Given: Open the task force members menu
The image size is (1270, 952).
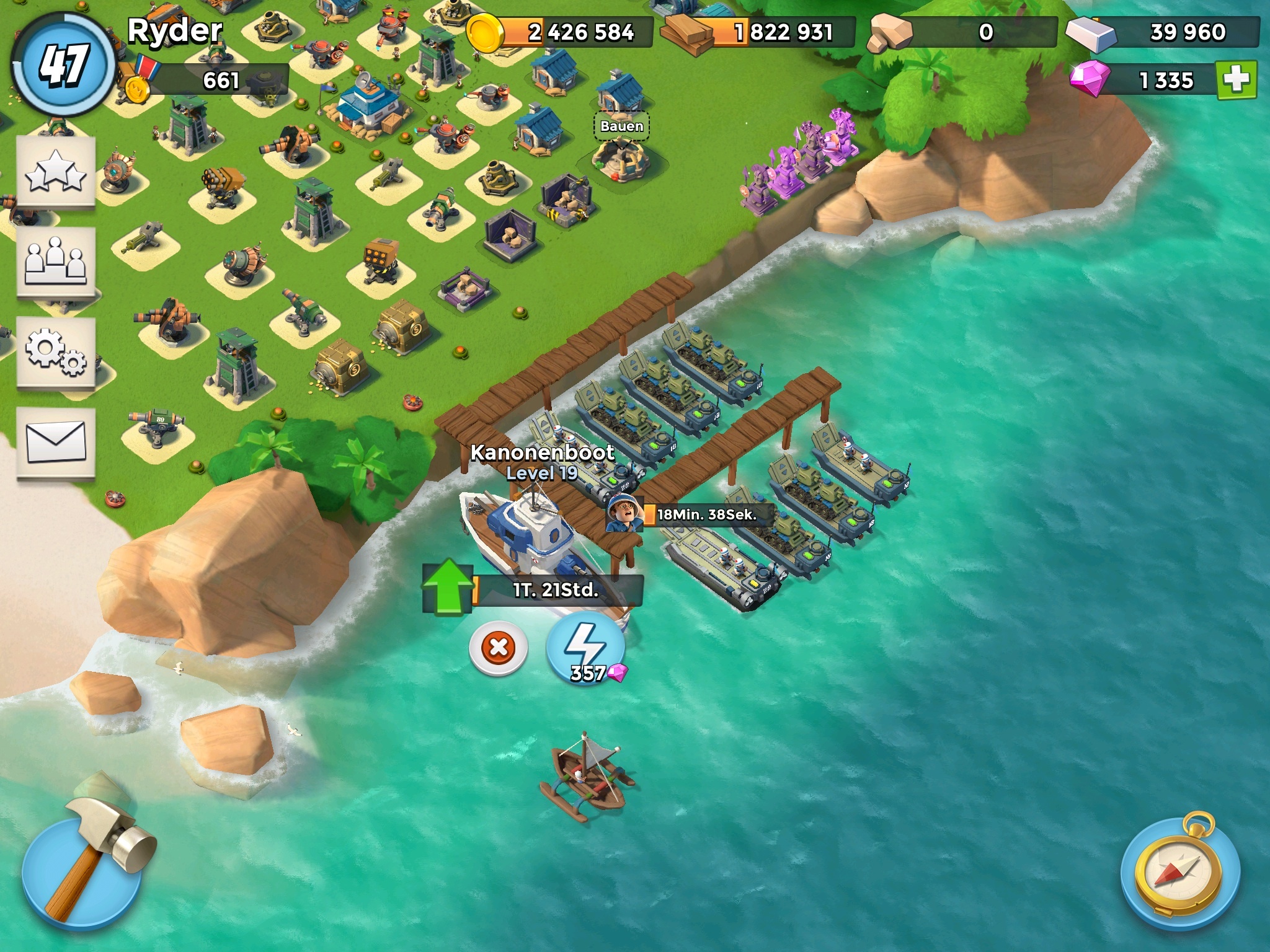Looking at the screenshot, I should [x=56, y=262].
